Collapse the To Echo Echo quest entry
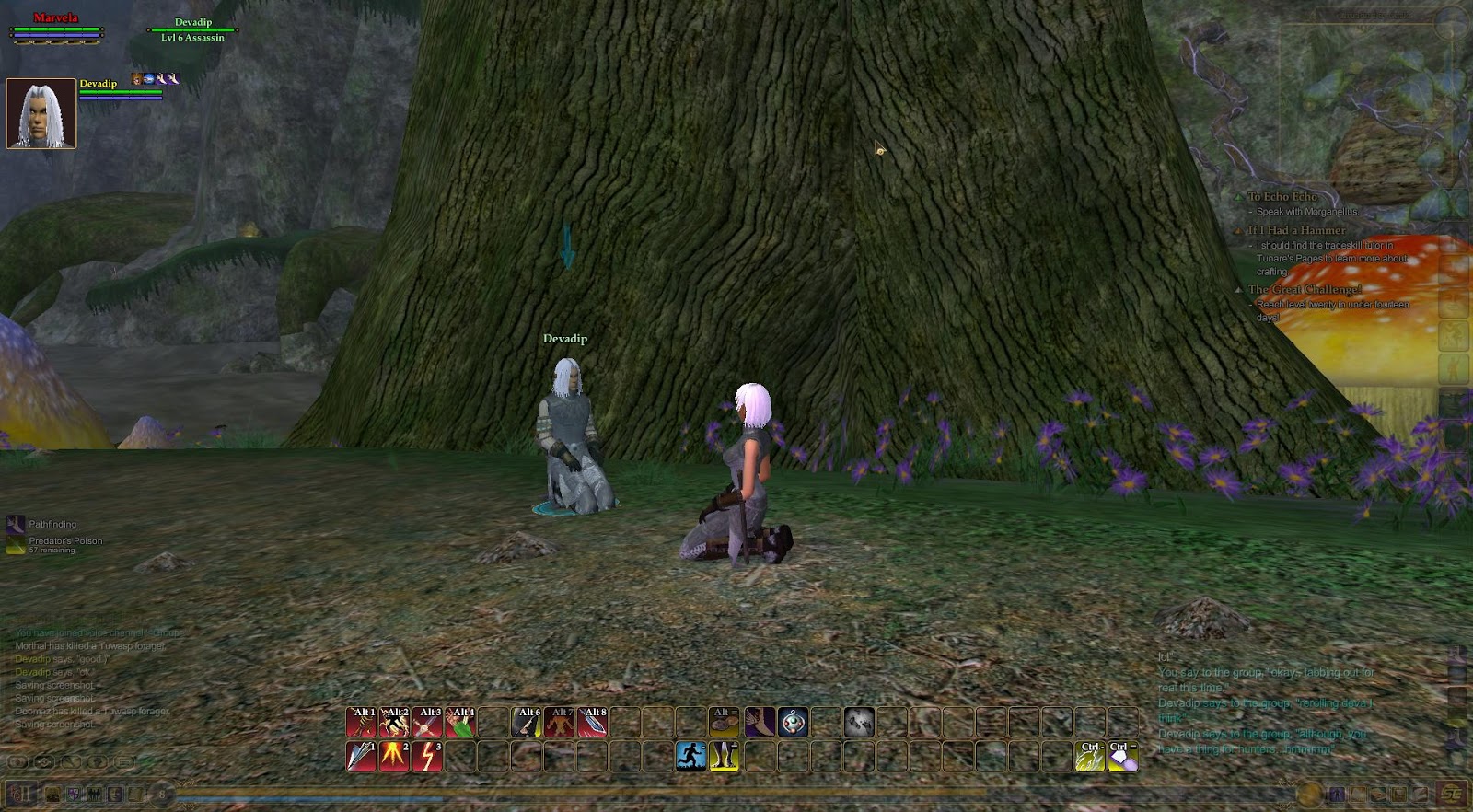Screen dimensions: 1473x812 coord(1240,196)
